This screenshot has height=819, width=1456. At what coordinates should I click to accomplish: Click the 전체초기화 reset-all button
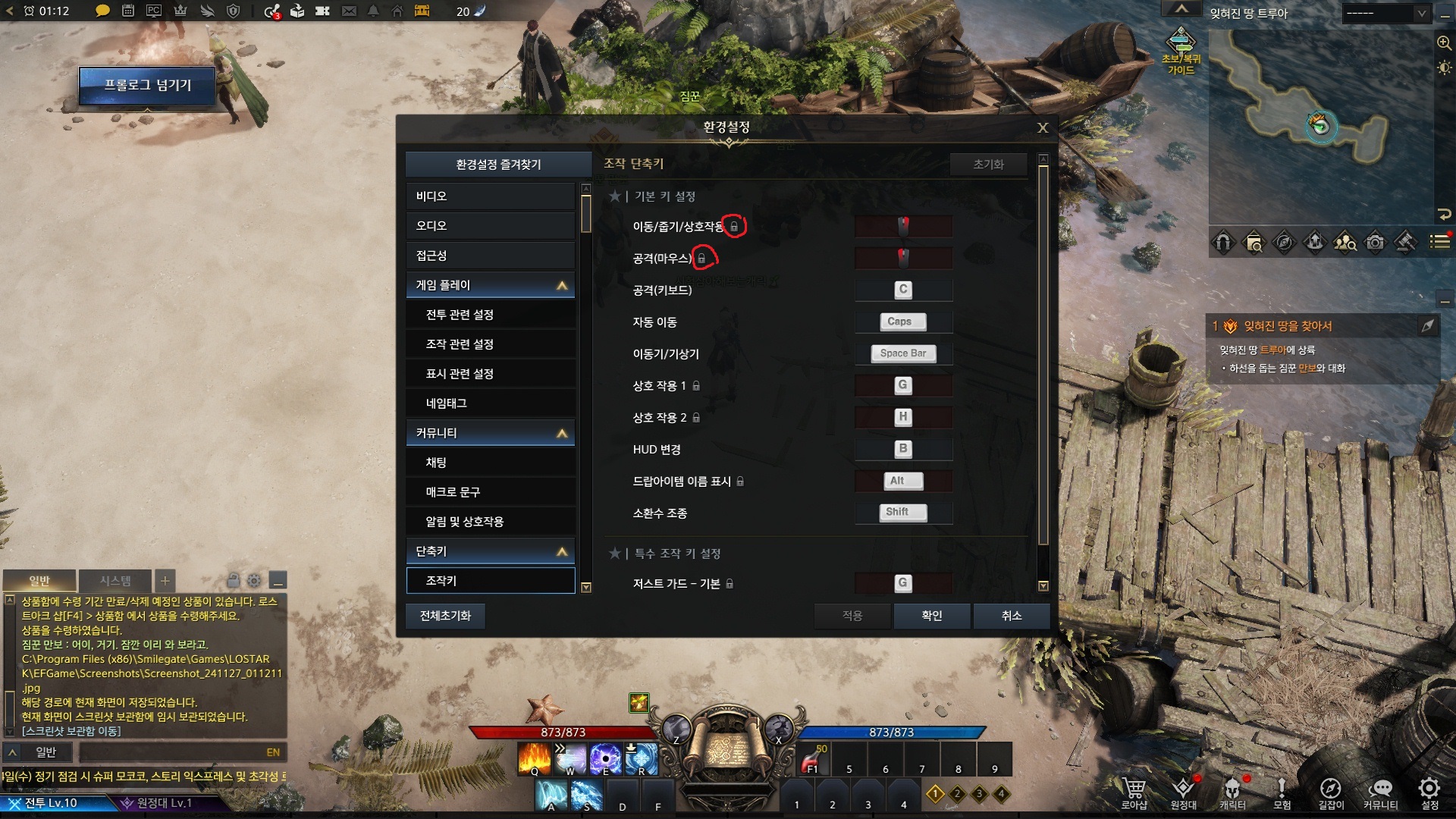point(445,616)
